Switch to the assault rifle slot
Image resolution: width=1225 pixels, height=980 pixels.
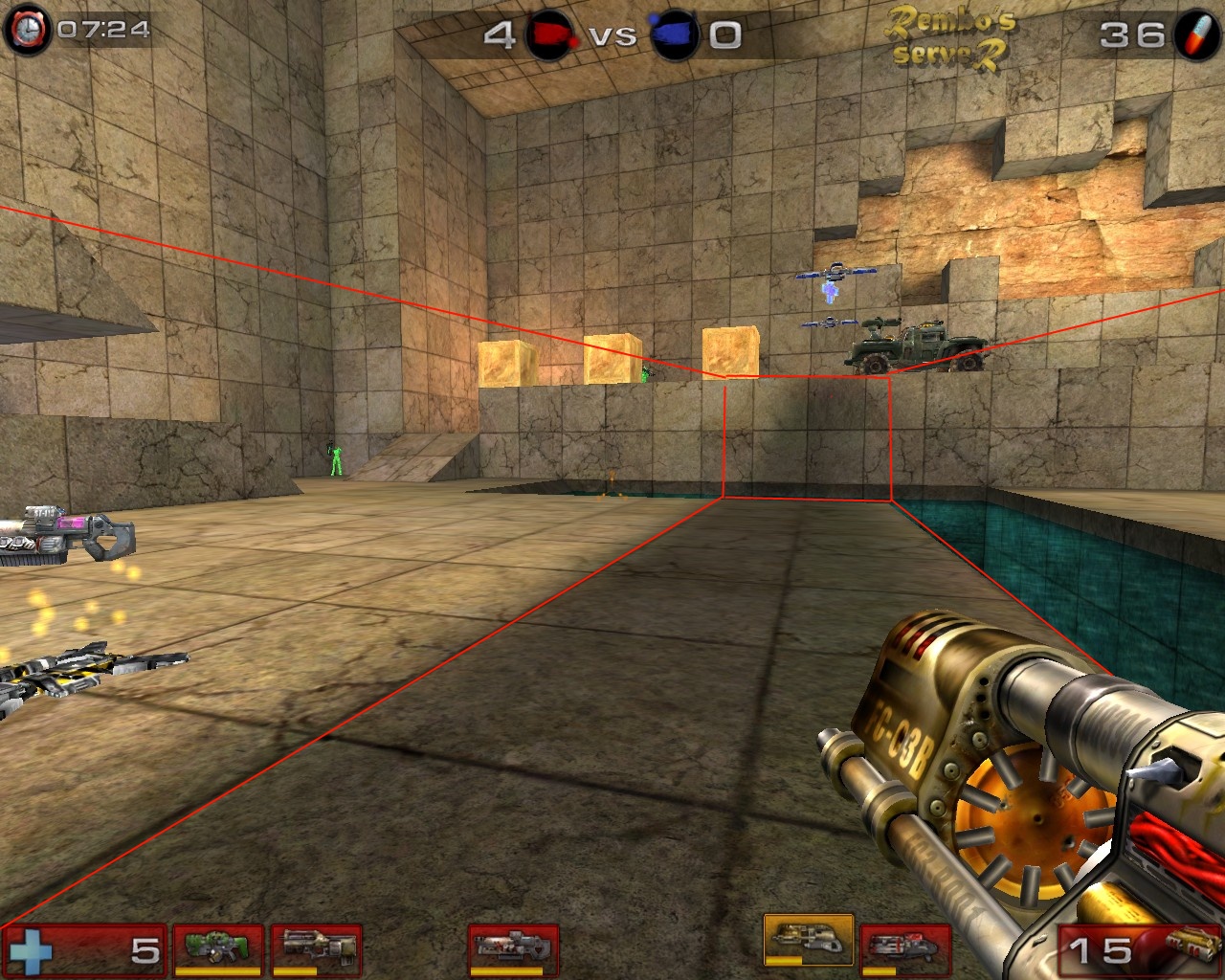(316, 949)
